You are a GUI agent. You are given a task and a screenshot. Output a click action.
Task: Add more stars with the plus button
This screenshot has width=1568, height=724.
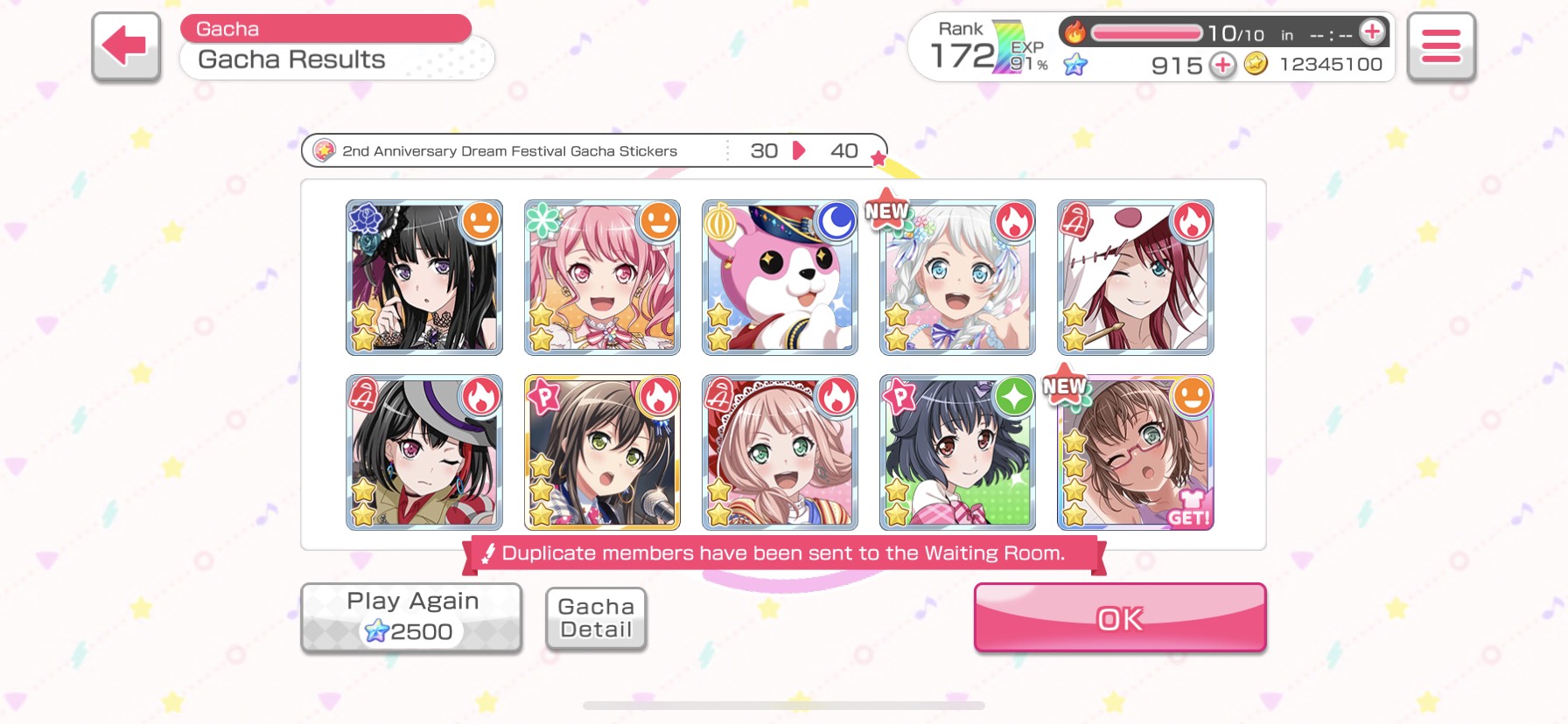click(x=1222, y=65)
